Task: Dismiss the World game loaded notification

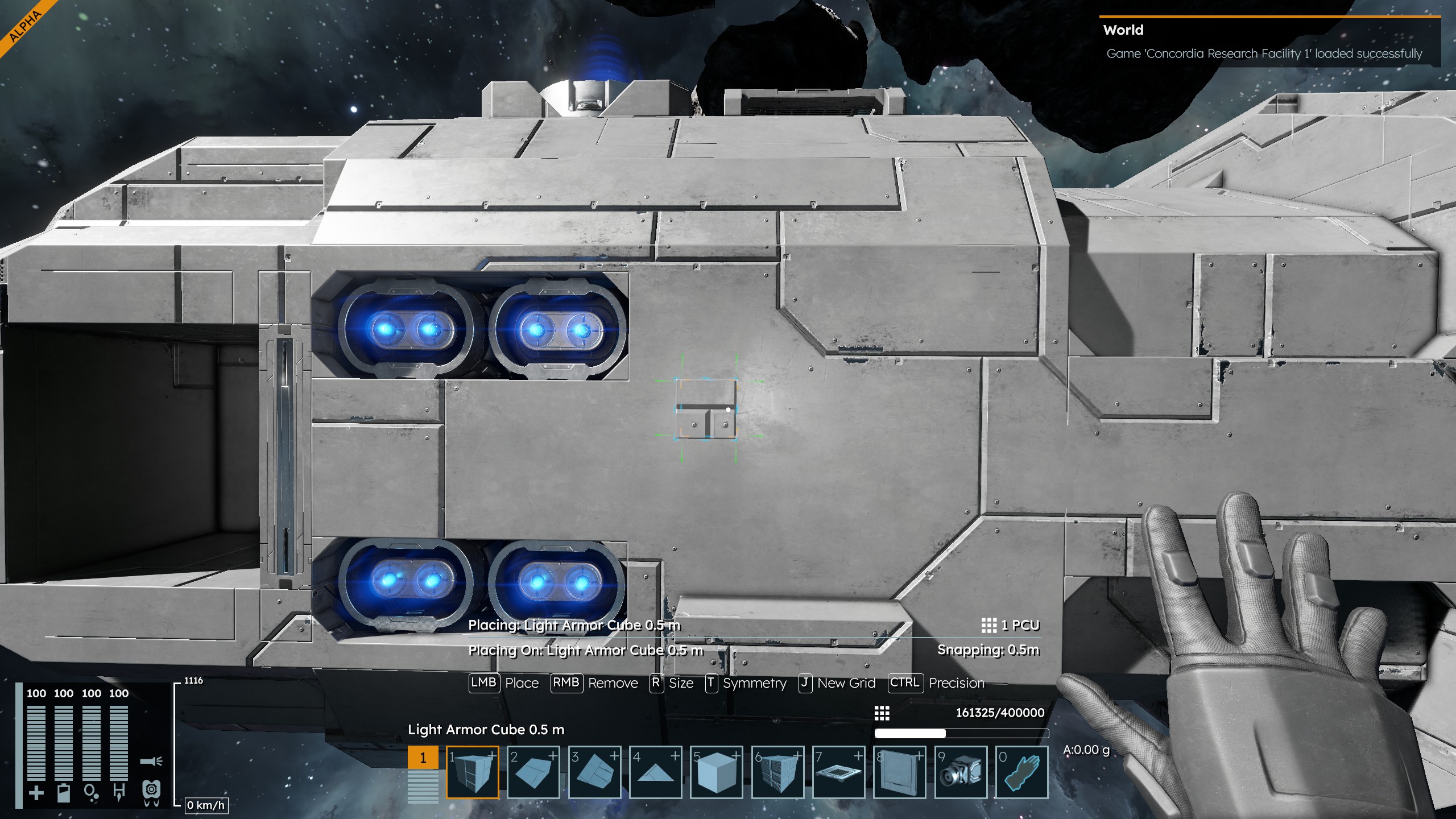Action: [x=1269, y=42]
